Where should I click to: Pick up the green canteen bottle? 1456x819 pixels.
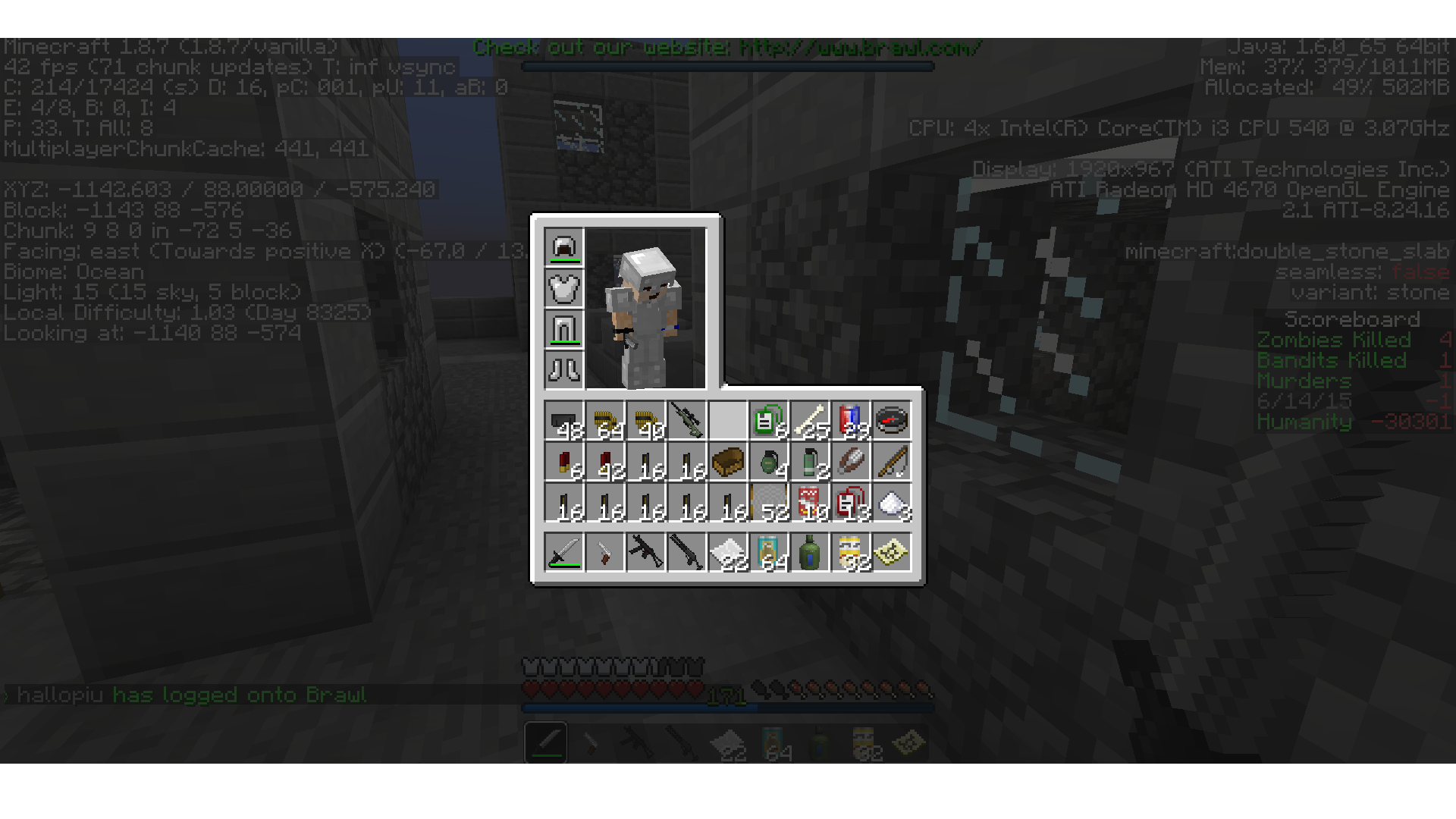pos(809,551)
